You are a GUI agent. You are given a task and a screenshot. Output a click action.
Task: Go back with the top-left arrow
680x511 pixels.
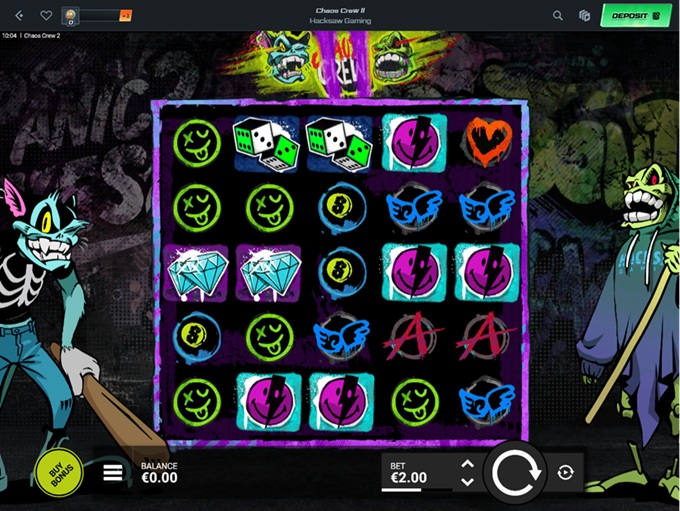coord(19,15)
